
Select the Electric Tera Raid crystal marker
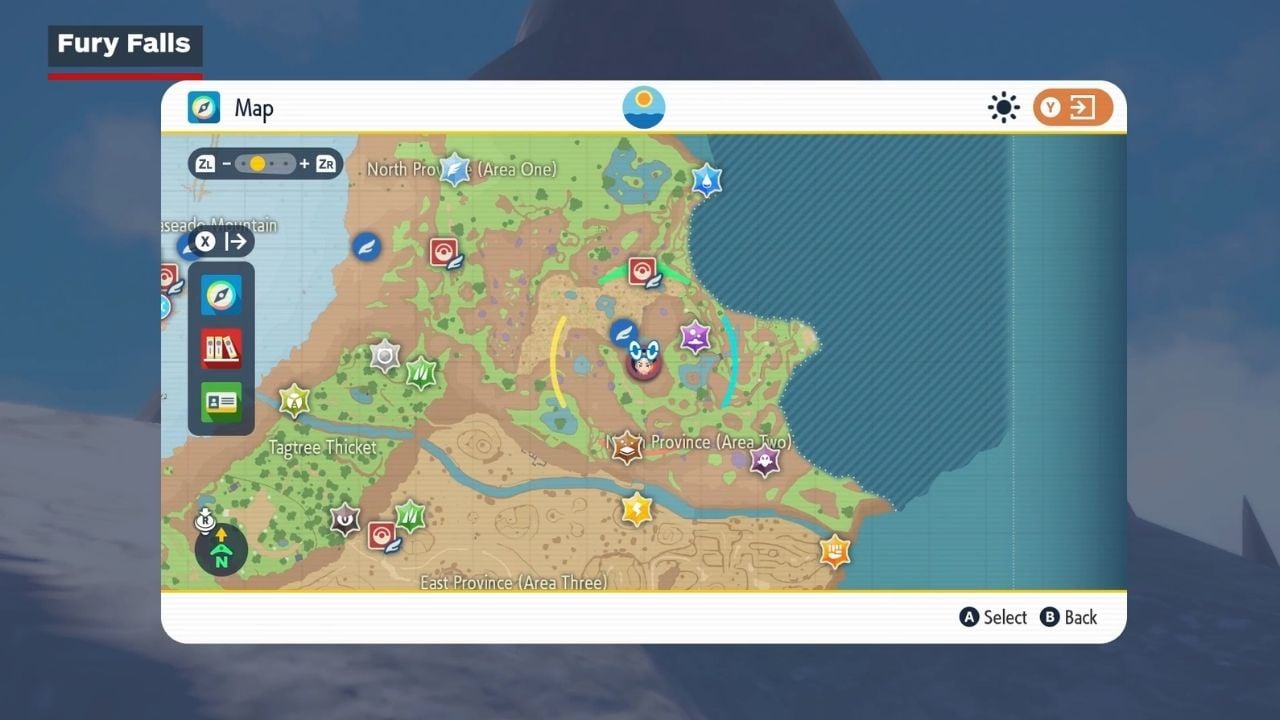636,509
